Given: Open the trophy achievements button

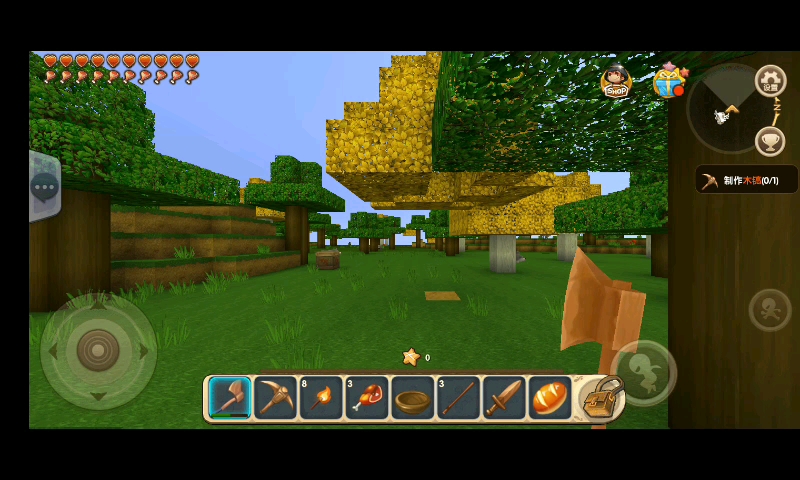Looking at the screenshot, I should click(769, 141).
